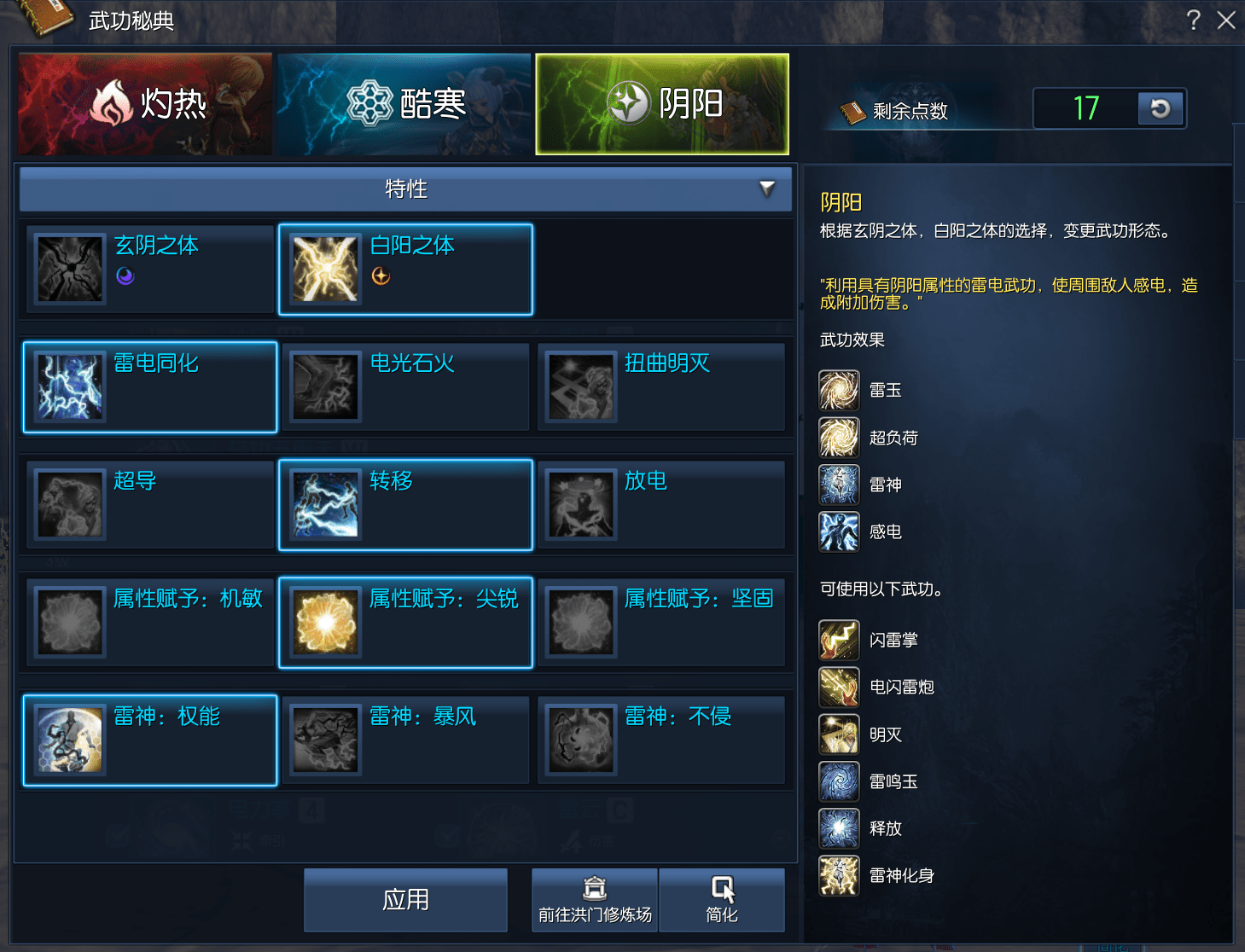Image resolution: width=1245 pixels, height=952 pixels.
Task: Expand the 特性 header arrow
Action: click(x=765, y=189)
